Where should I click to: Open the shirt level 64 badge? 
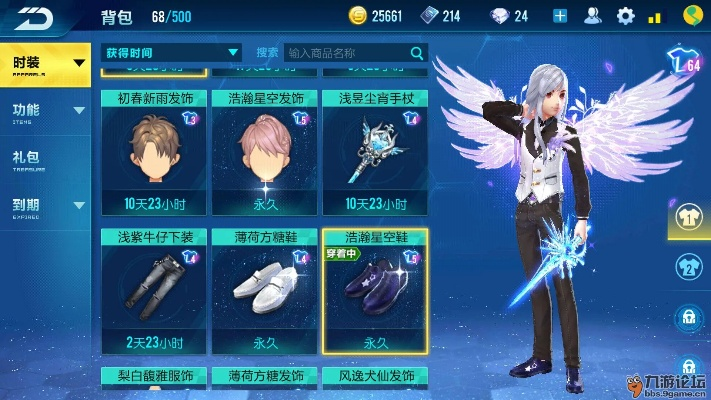tap(685, 64)
